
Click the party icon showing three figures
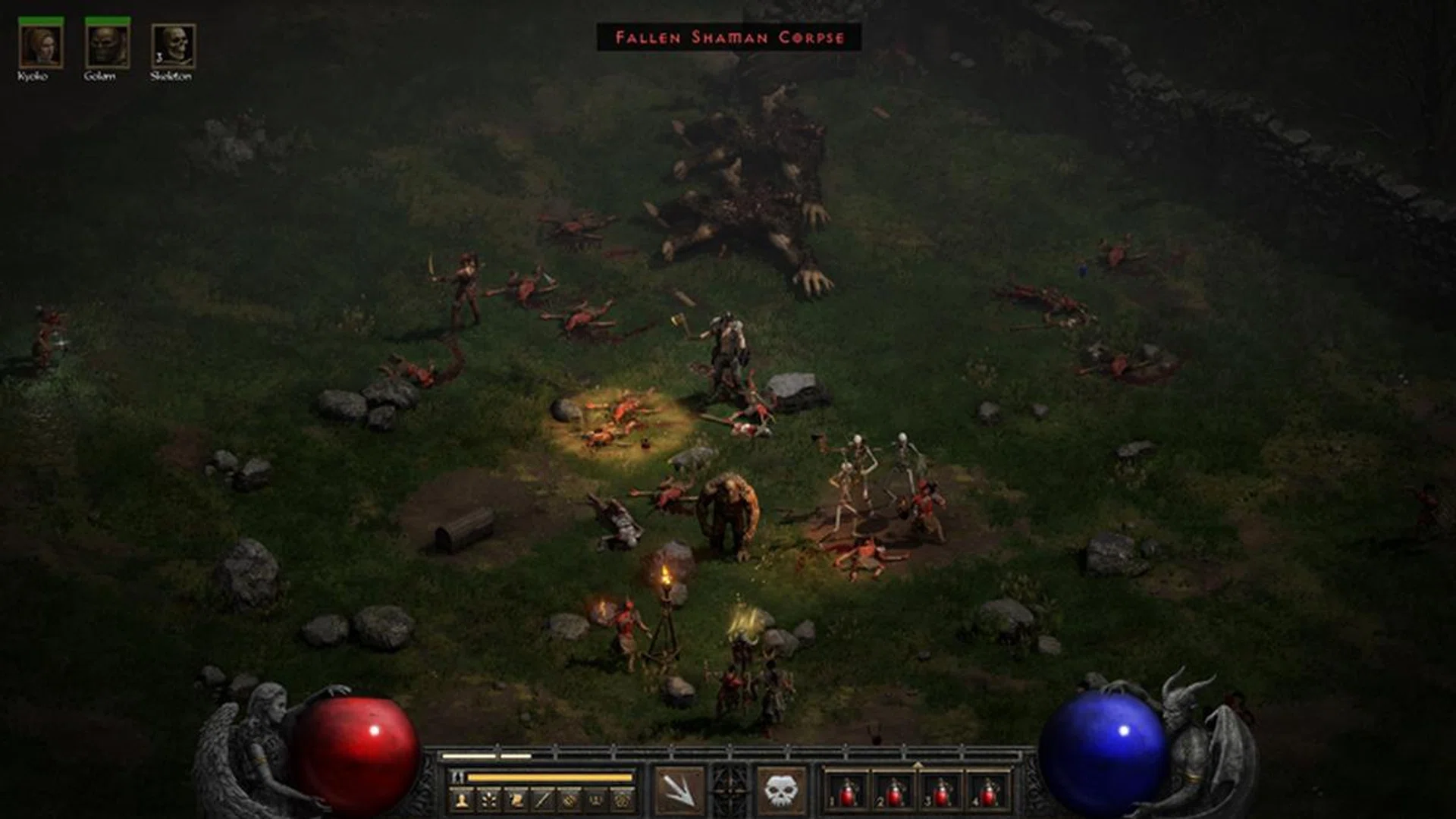[x=596, y=799]
